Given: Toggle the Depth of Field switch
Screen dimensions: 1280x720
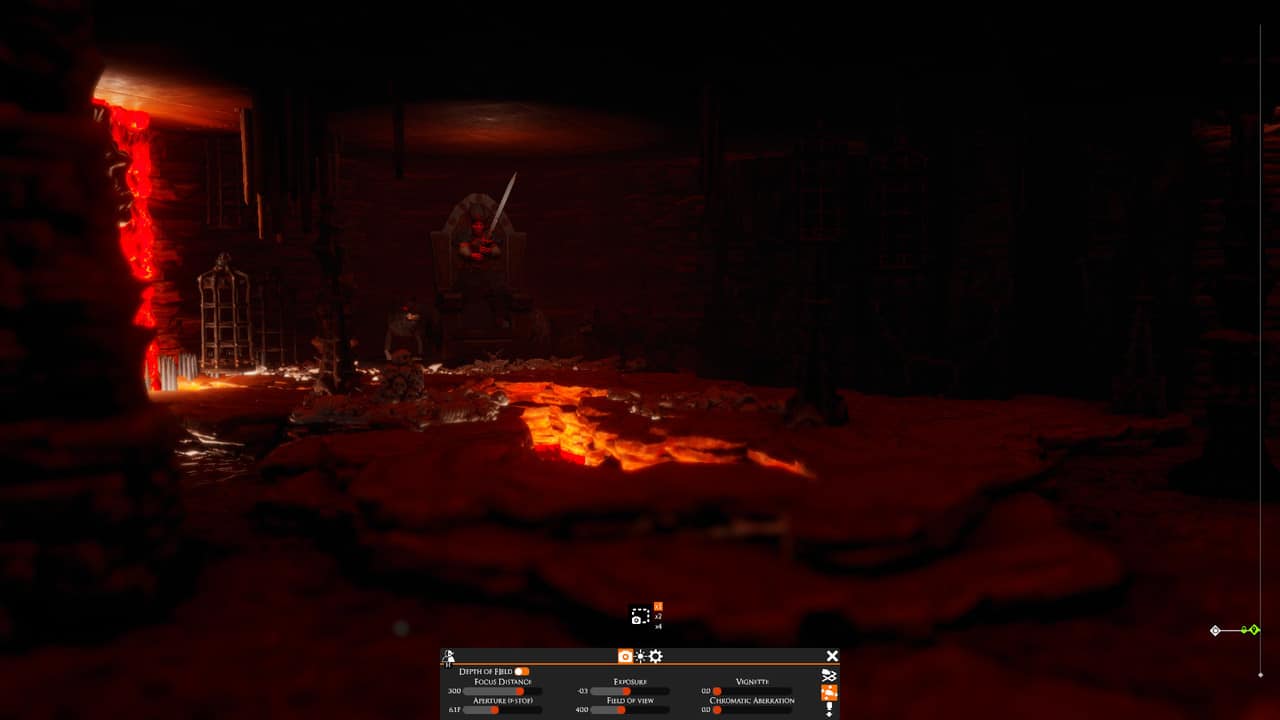Looking at the screenshot, I should [522, 670].
